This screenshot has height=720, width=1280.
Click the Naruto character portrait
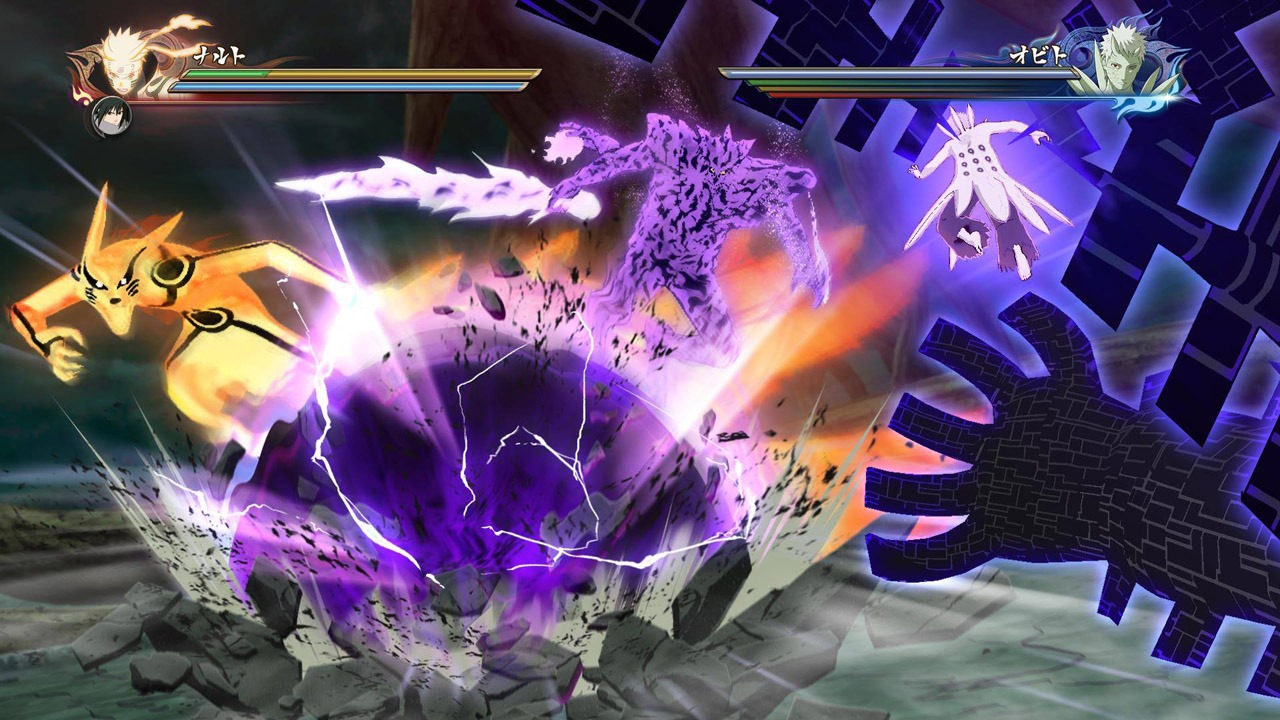118,60
